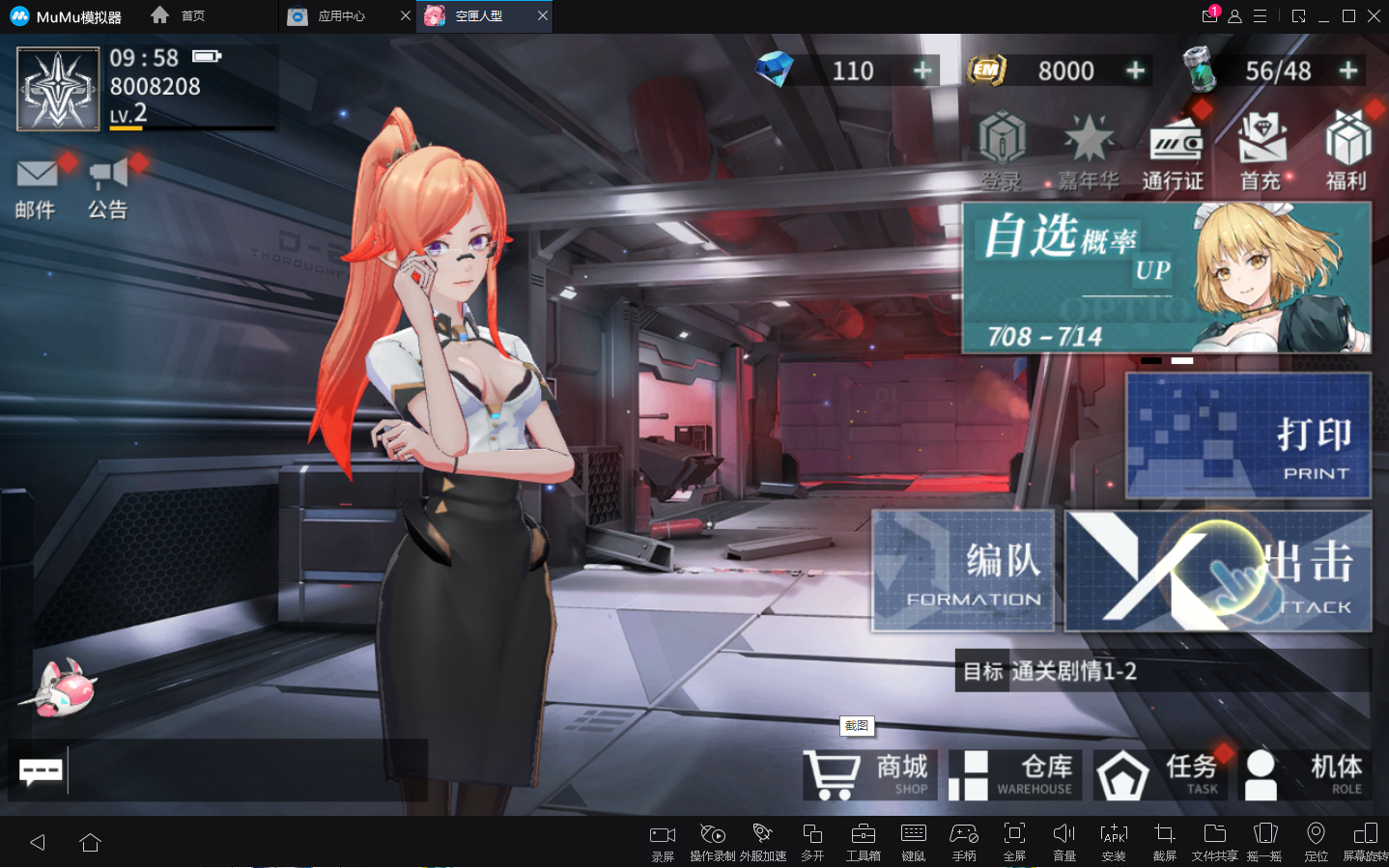Open the 邮件 mail inbox
Image resolution: width=1389 pixels, height=868 pixels.
click(36, 186)
